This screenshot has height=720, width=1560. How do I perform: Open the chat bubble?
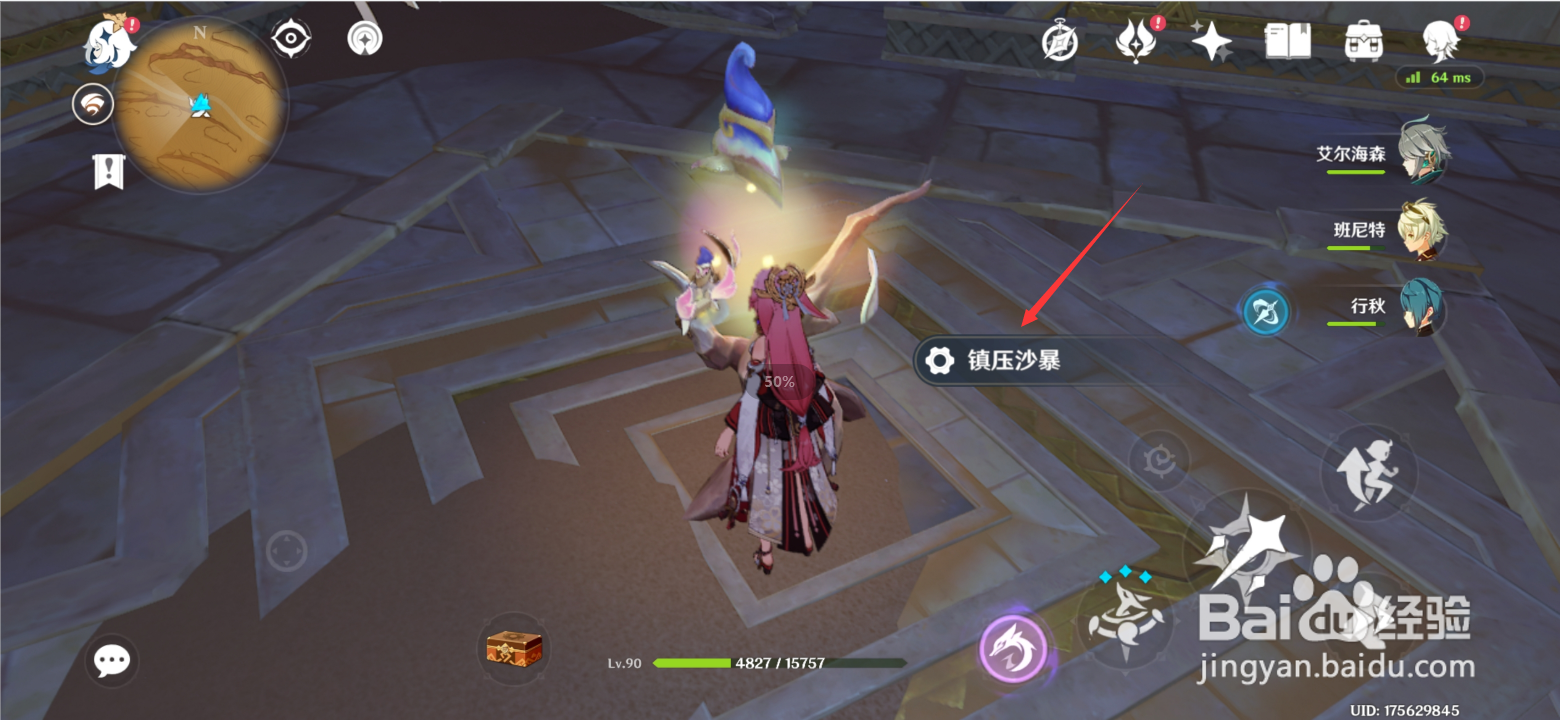[112, 659]
